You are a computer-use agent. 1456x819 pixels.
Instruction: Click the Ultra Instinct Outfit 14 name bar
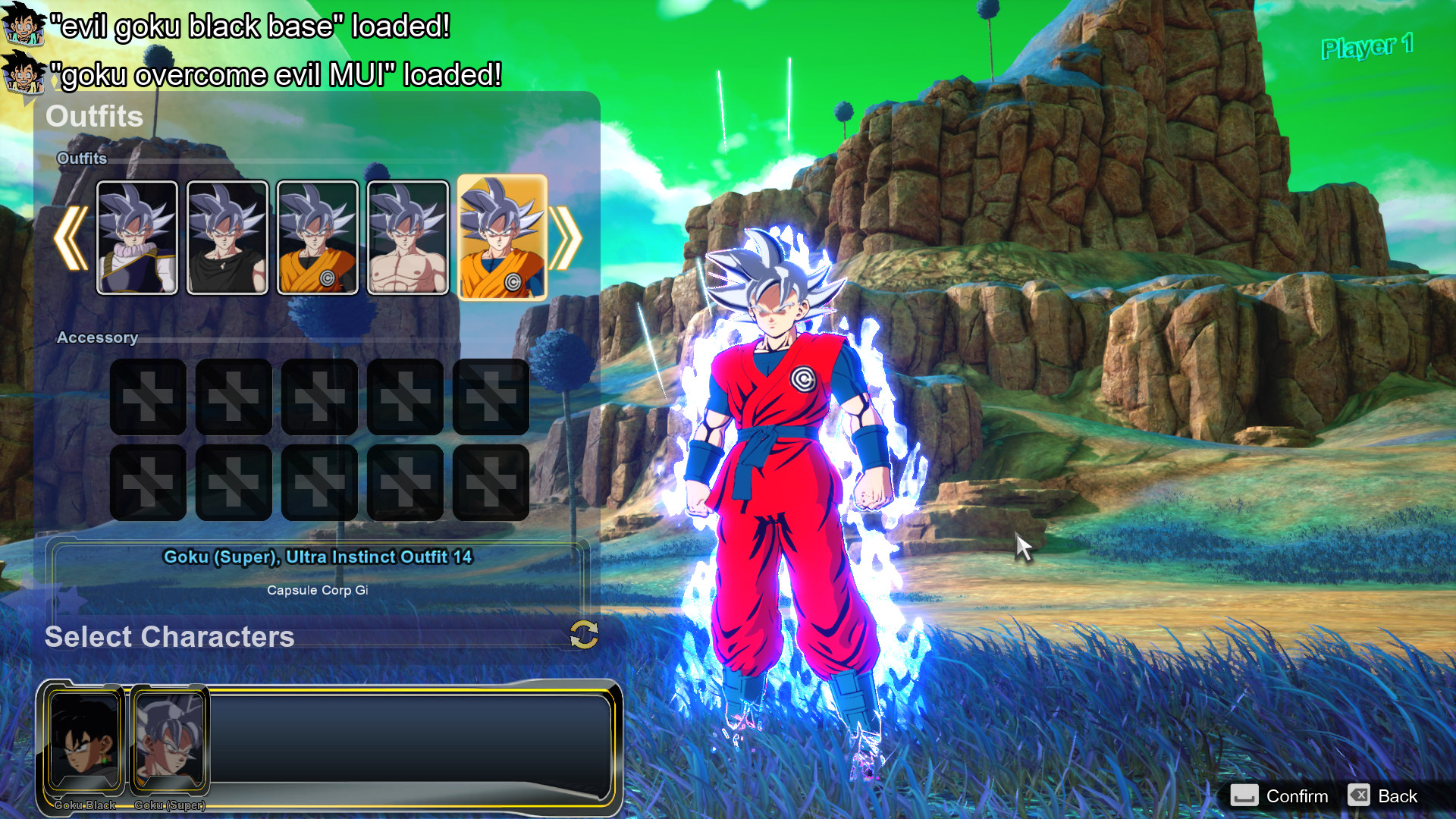tap(318, 557)
